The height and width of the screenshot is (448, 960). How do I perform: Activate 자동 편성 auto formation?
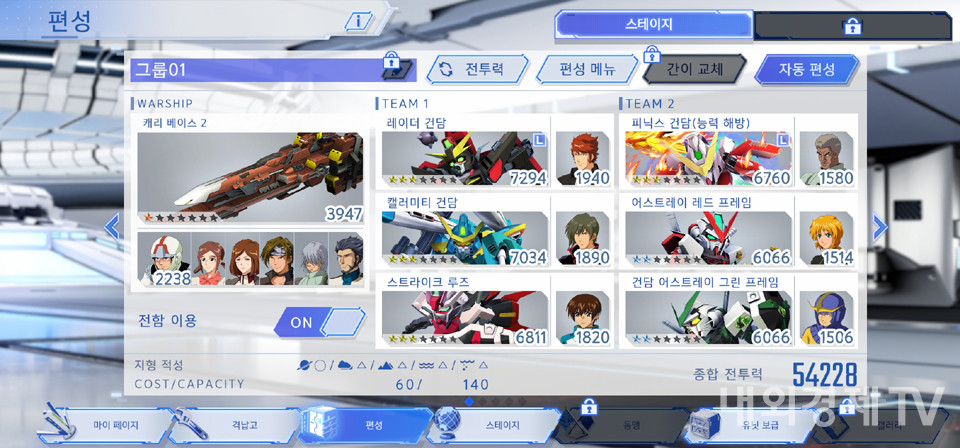pos(806,70)
